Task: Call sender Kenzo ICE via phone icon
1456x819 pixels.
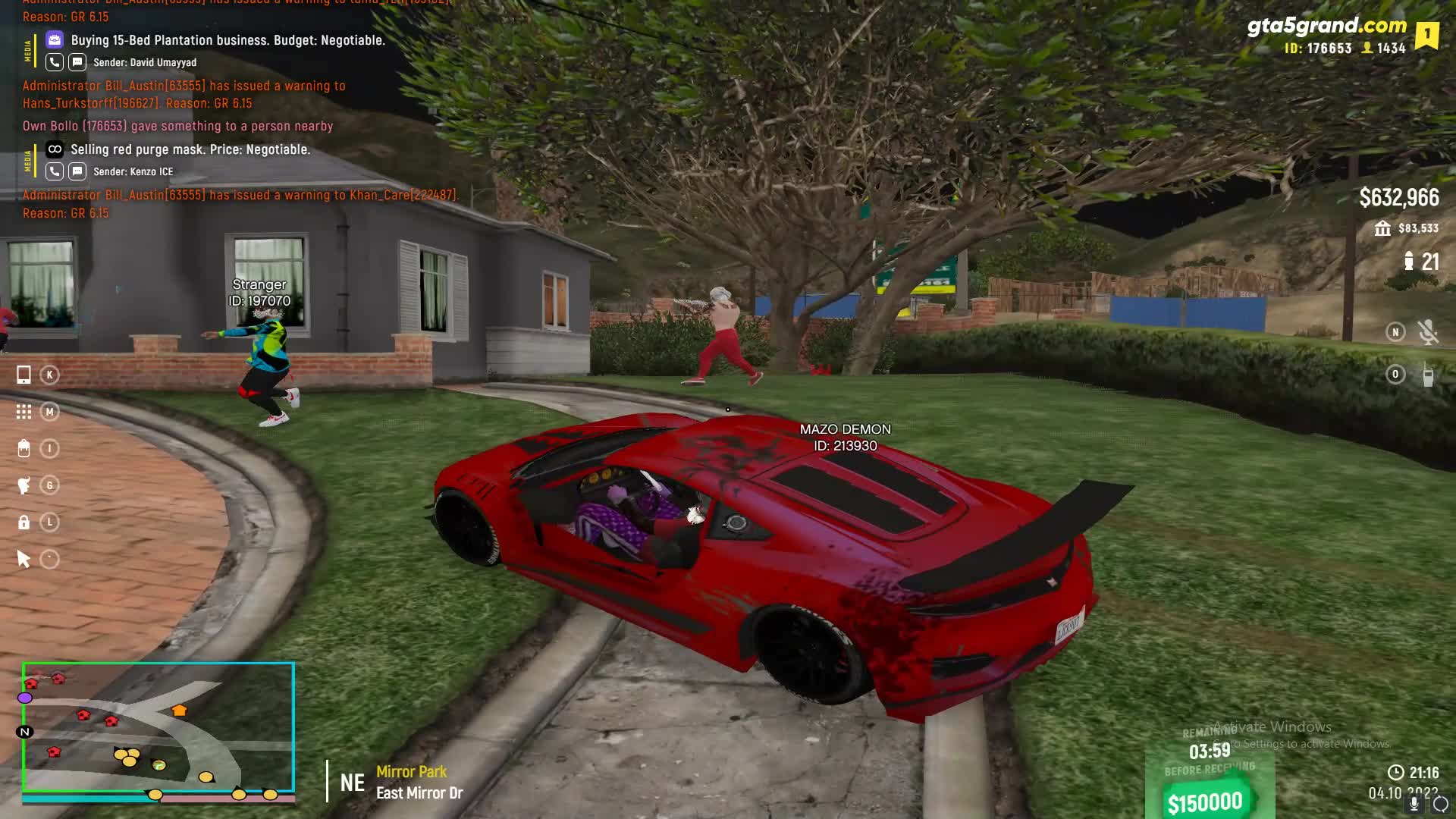Action: [x=55, y=171]
